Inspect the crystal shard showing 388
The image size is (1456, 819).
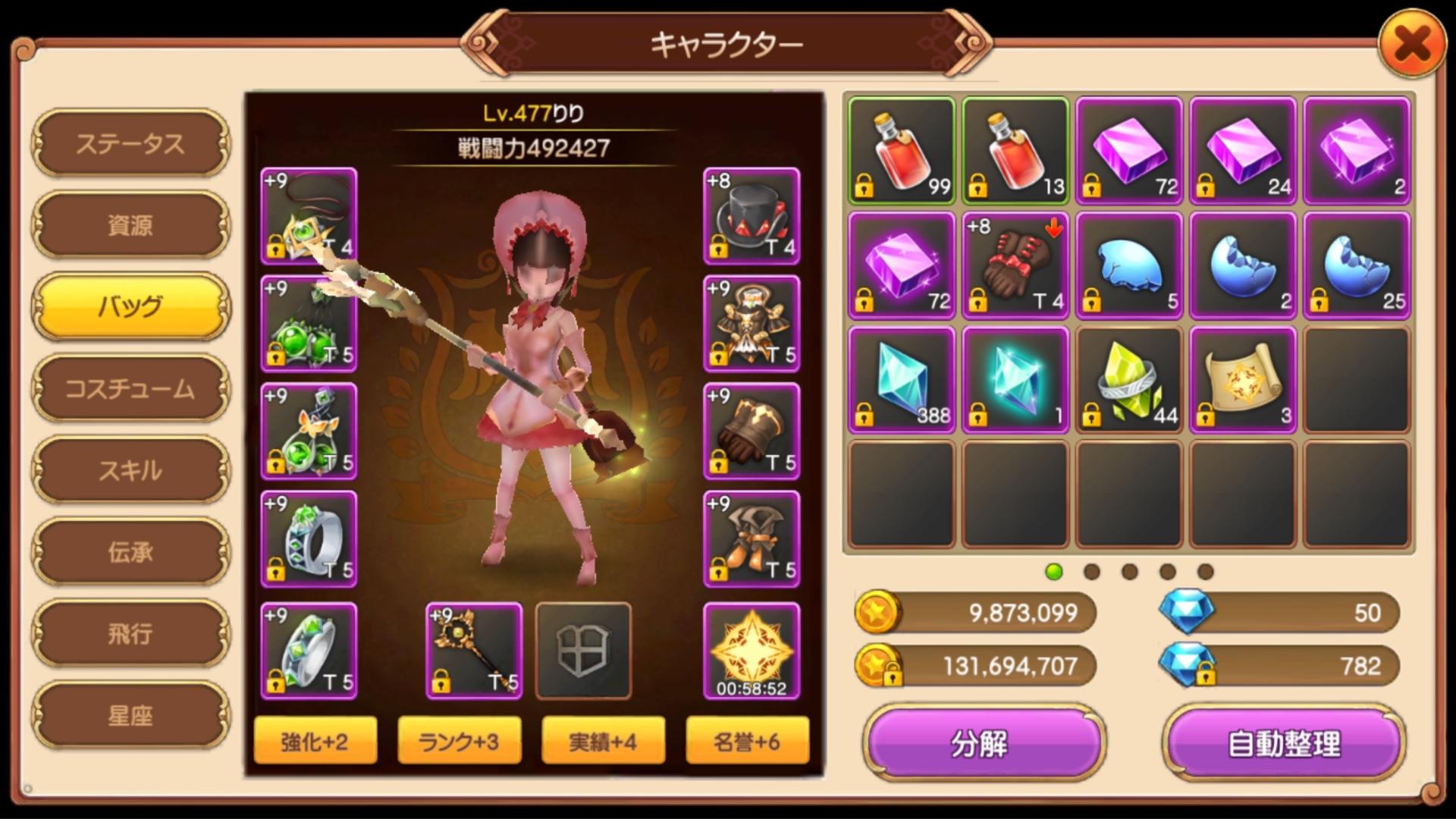click(x=900, y=381)
